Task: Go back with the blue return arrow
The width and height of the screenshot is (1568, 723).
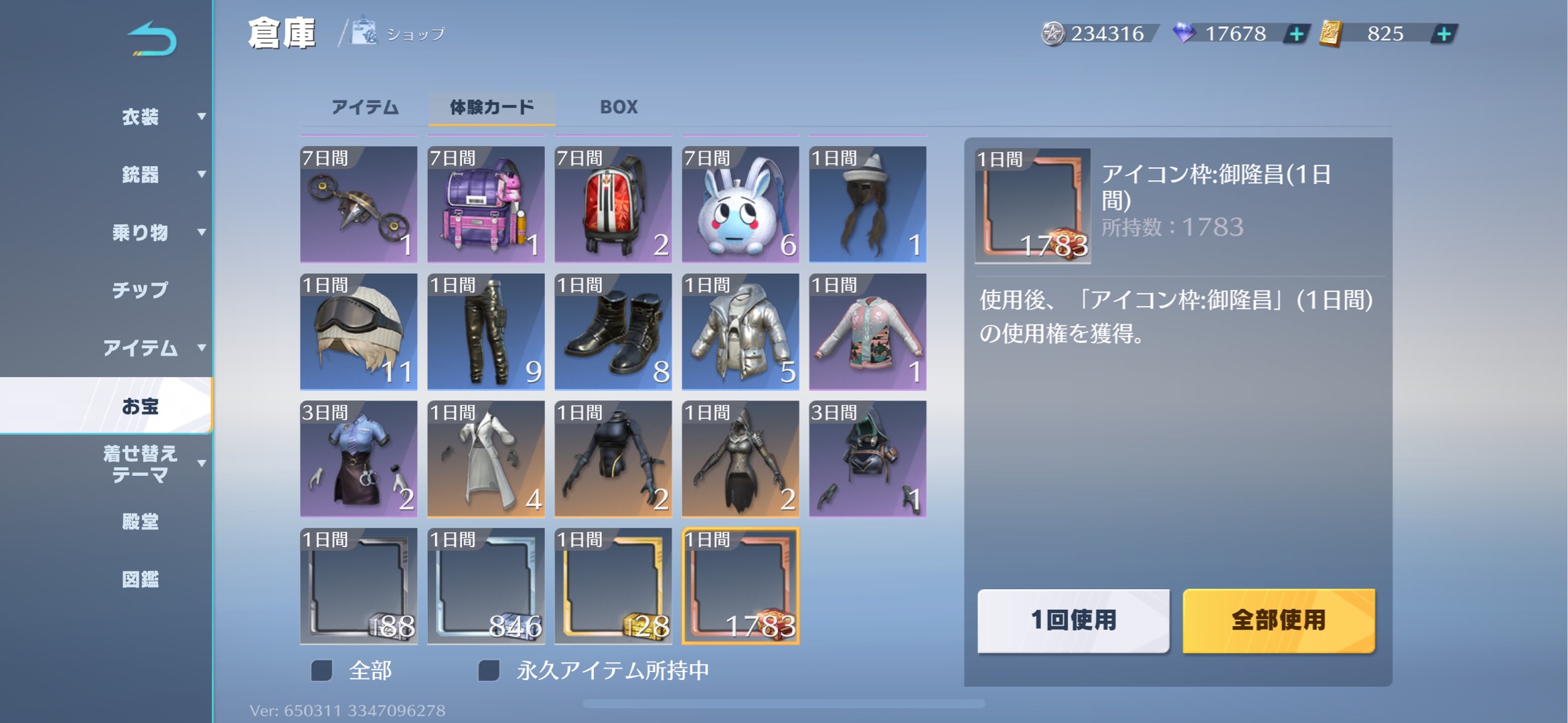Action: pyautogui.click(x=152, y=39)
